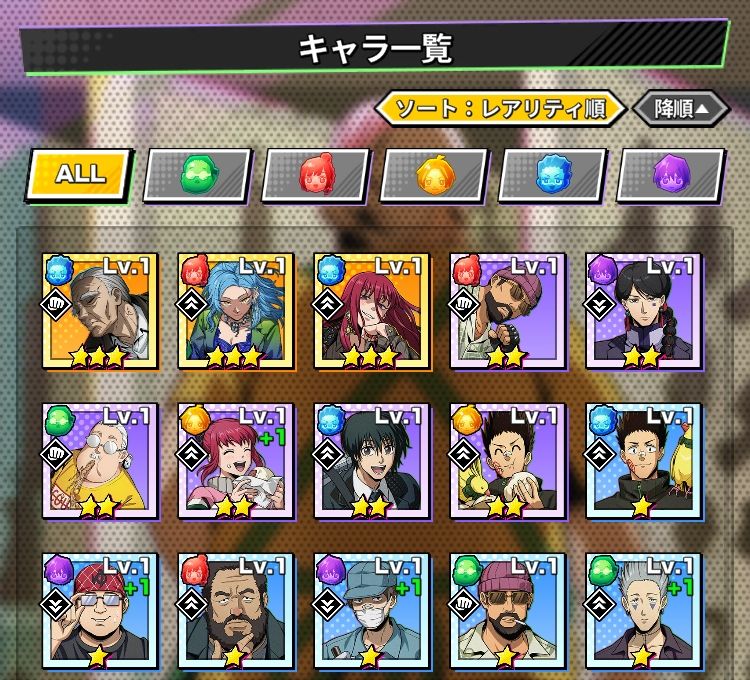This screenshot has width=750, height=680.
Task: Filter characters by purple attribute
Action: tap(670, 175)
